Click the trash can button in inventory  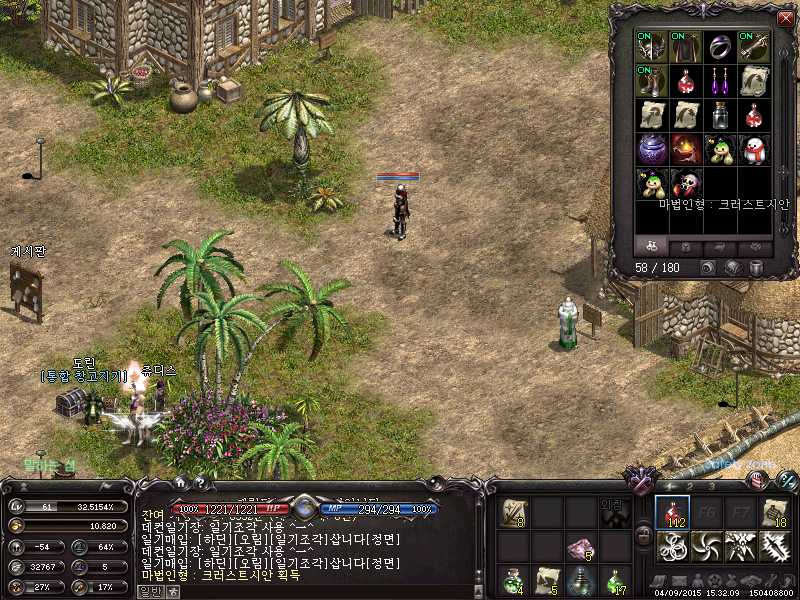pyautogui.click(x=755, y=268)
